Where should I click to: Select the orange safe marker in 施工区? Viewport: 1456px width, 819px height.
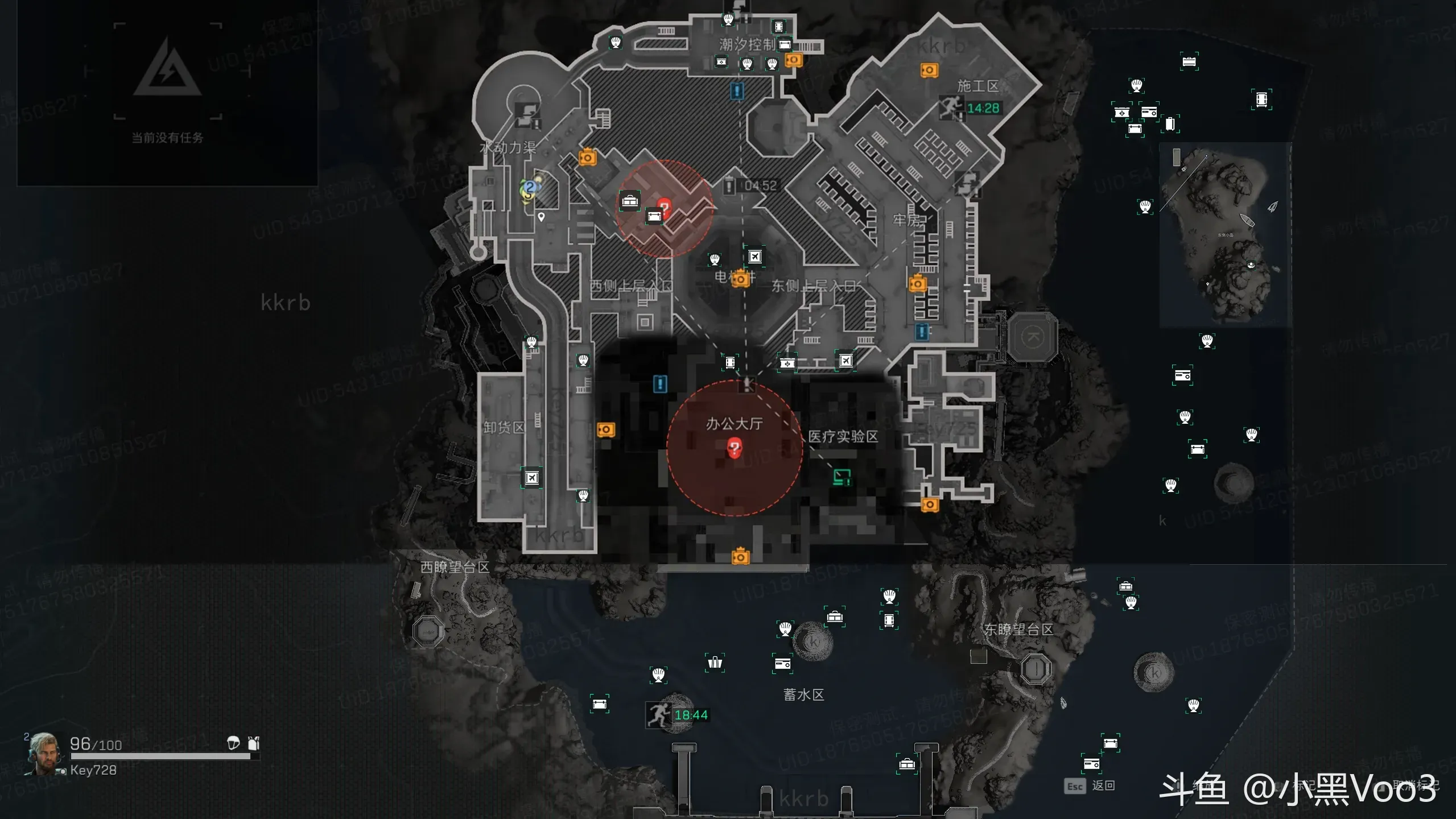pos(929,70)
